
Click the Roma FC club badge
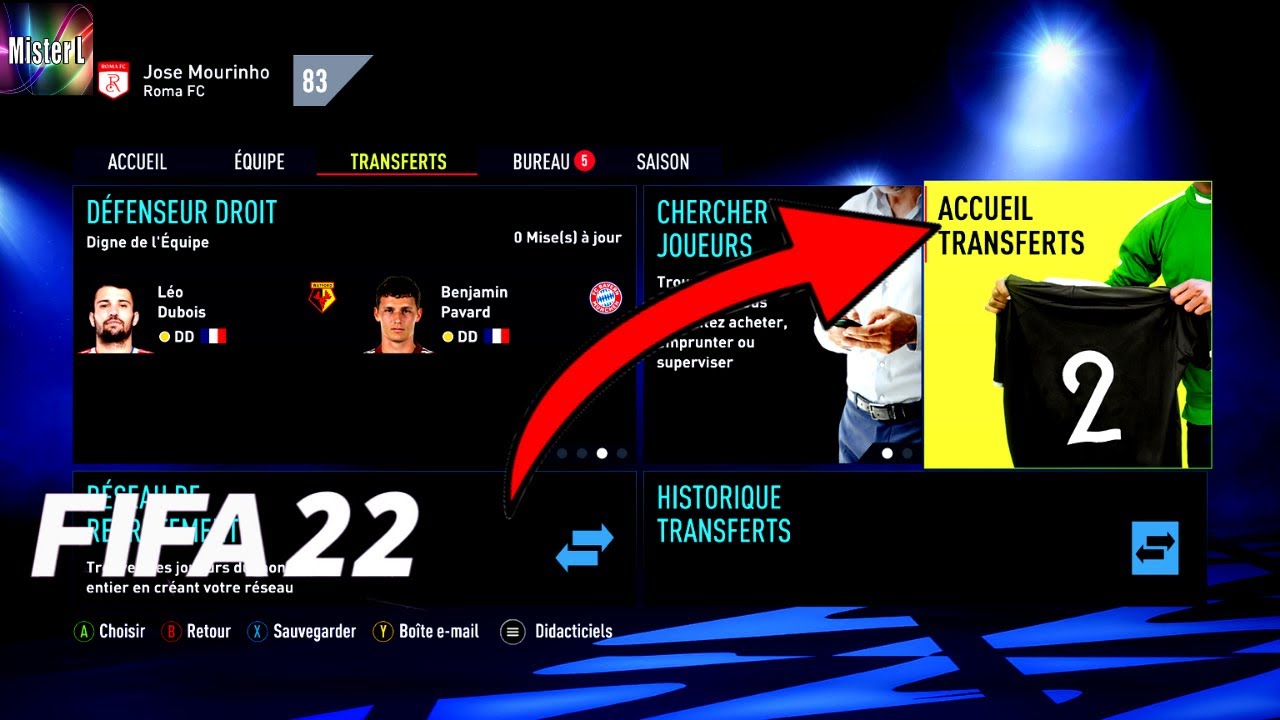pyautogui.click(x=114, y=81)
